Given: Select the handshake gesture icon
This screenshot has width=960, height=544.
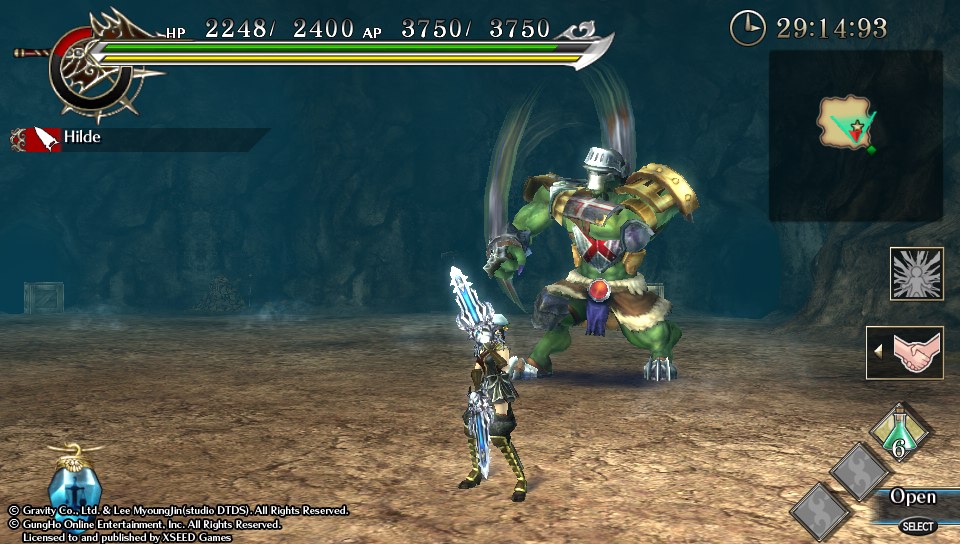Looking at the screenshot, I should coord(911,352).
